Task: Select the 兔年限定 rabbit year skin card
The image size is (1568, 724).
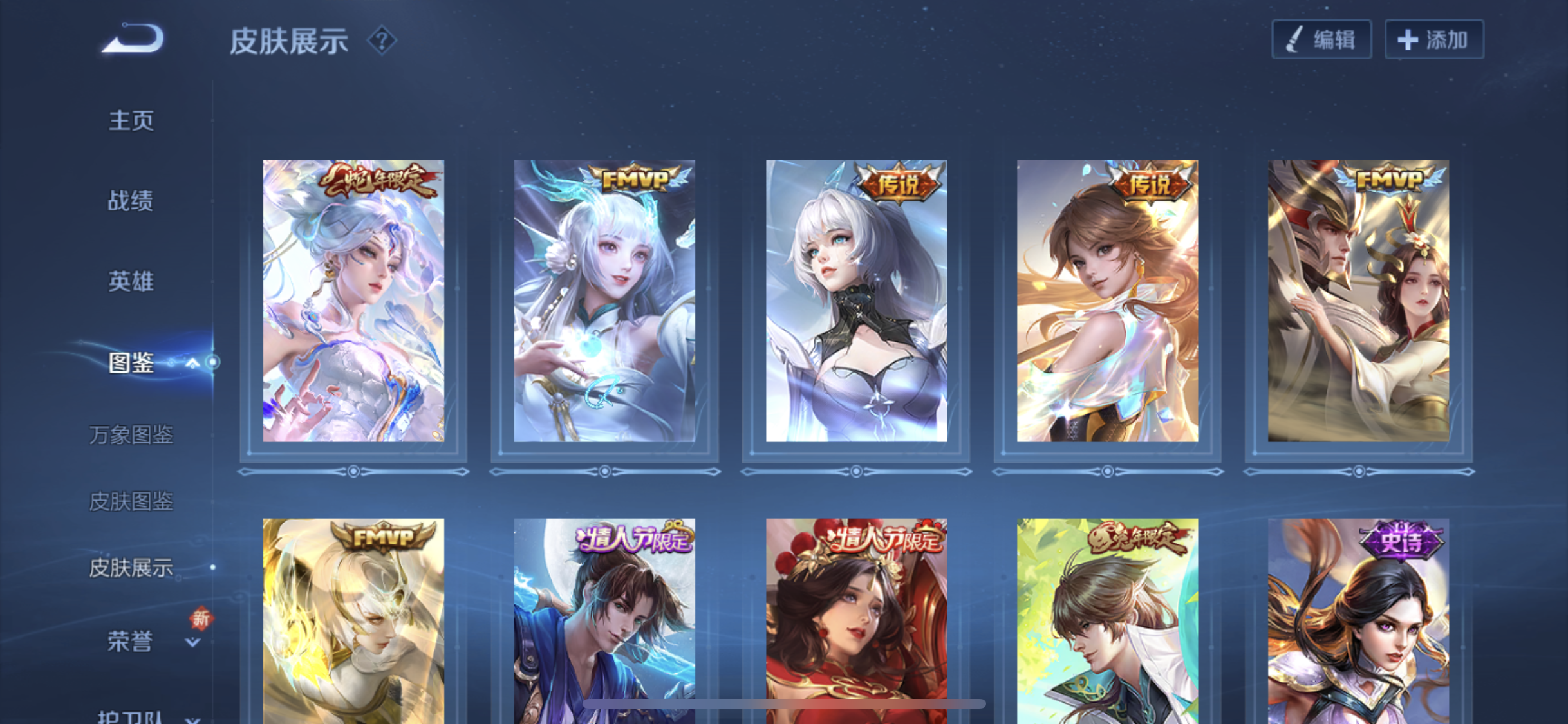Action: tap(1107, 618)
